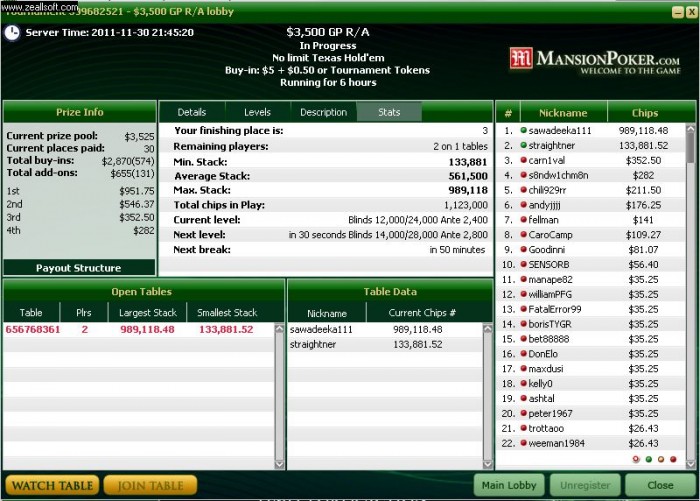Close the tournament lobby window
Viewport: 700px width, 501px height.
coord(659,486)
